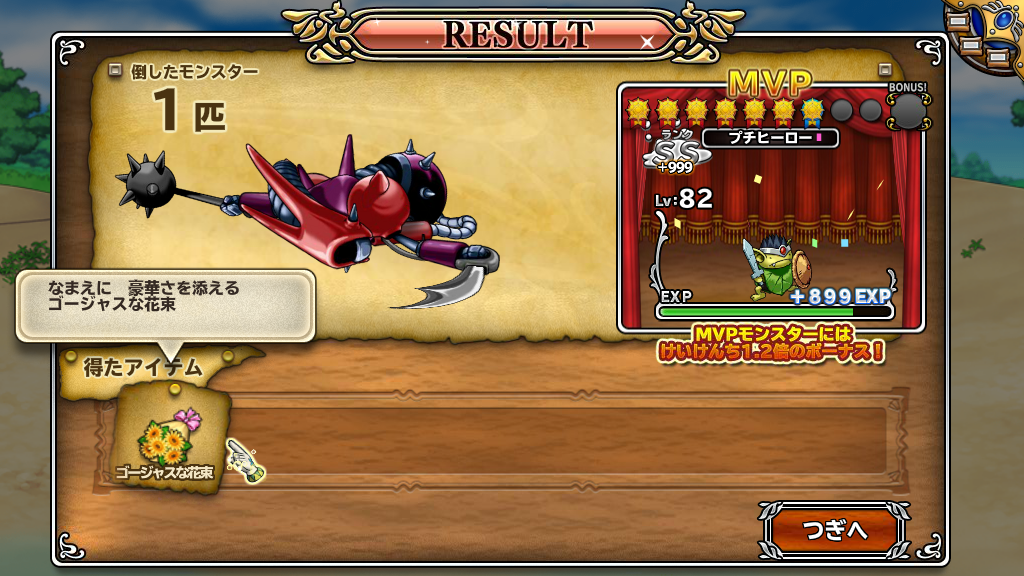This screenshot has height=576, width=1024.
Task: Tap the MVP monster portrait panel
Action: pos(771,212)
